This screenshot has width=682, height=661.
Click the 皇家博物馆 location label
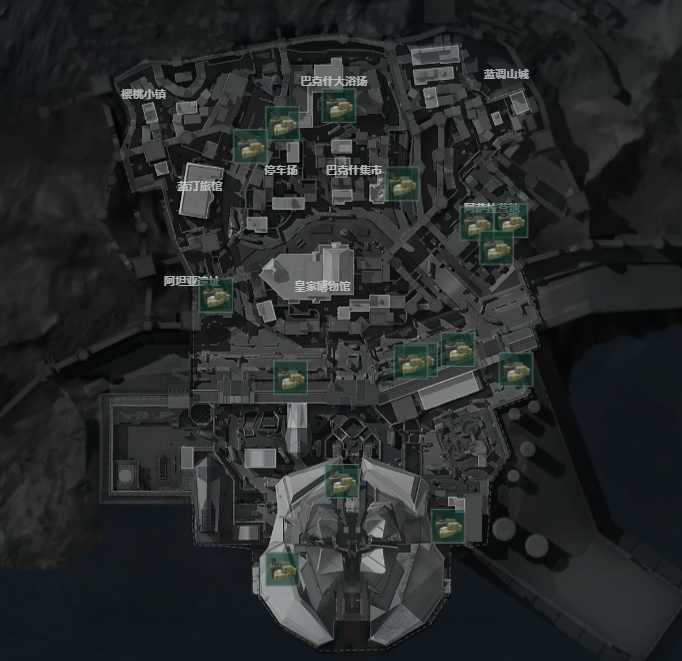pyautogui.click(x=322, y=286)
